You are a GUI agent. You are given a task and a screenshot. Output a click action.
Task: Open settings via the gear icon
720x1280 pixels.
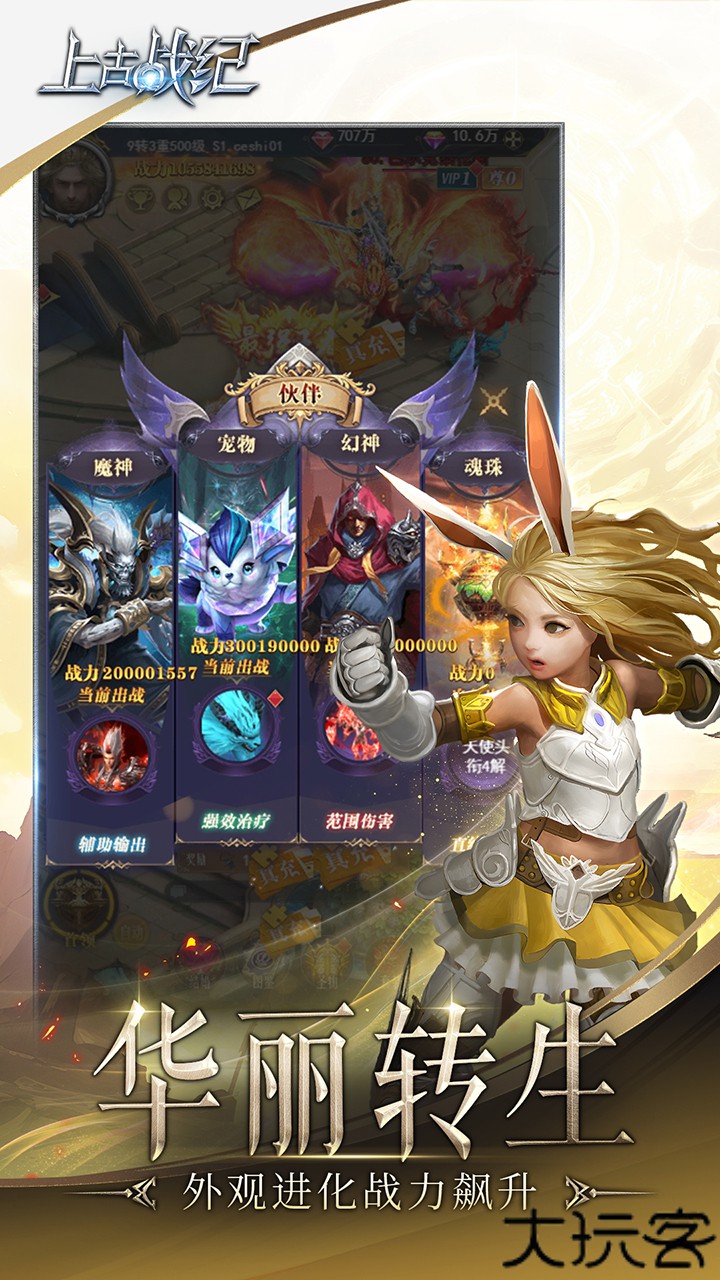pos(212,197)
